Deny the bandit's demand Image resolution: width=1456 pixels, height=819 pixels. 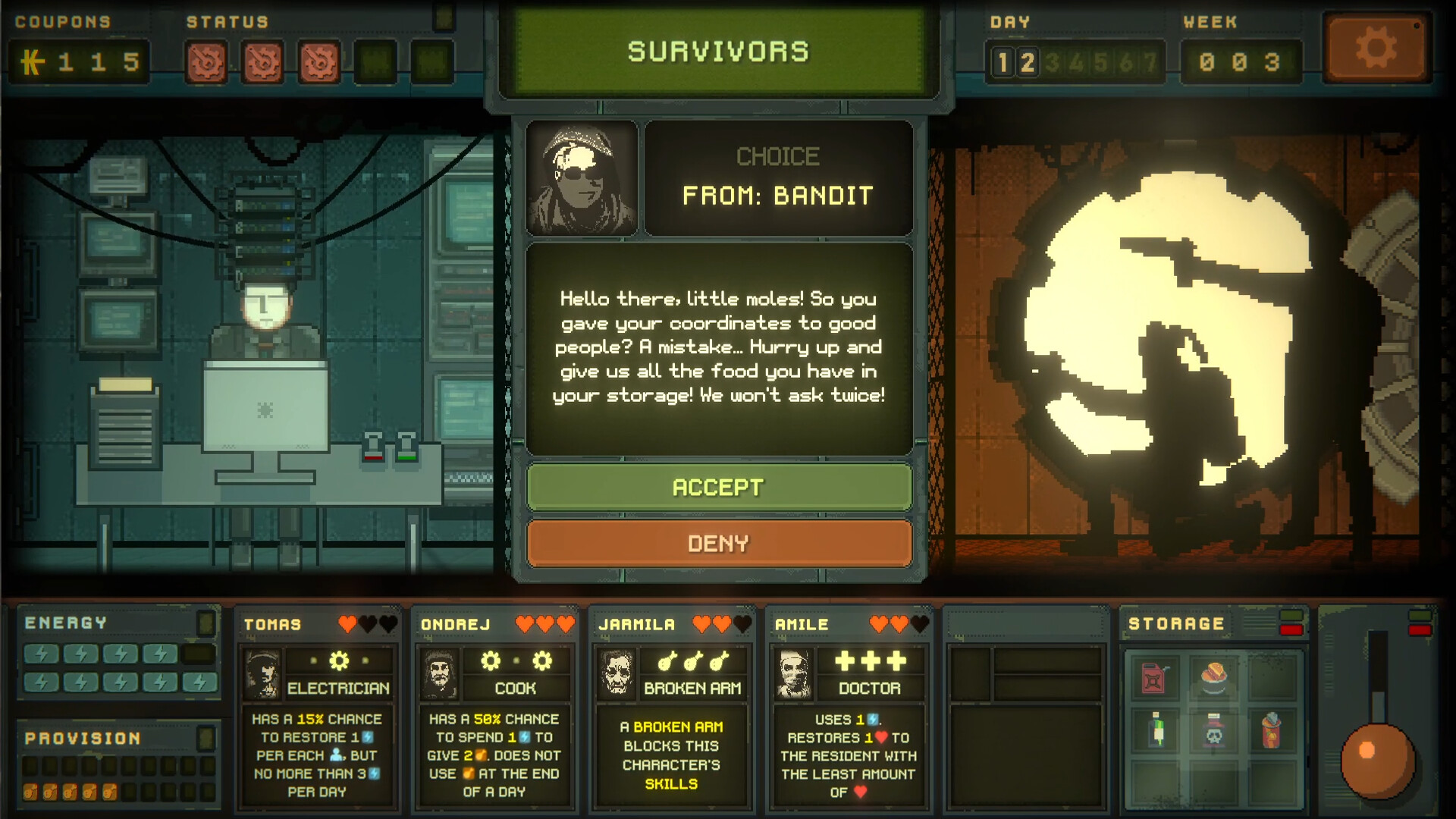[719, 543]
